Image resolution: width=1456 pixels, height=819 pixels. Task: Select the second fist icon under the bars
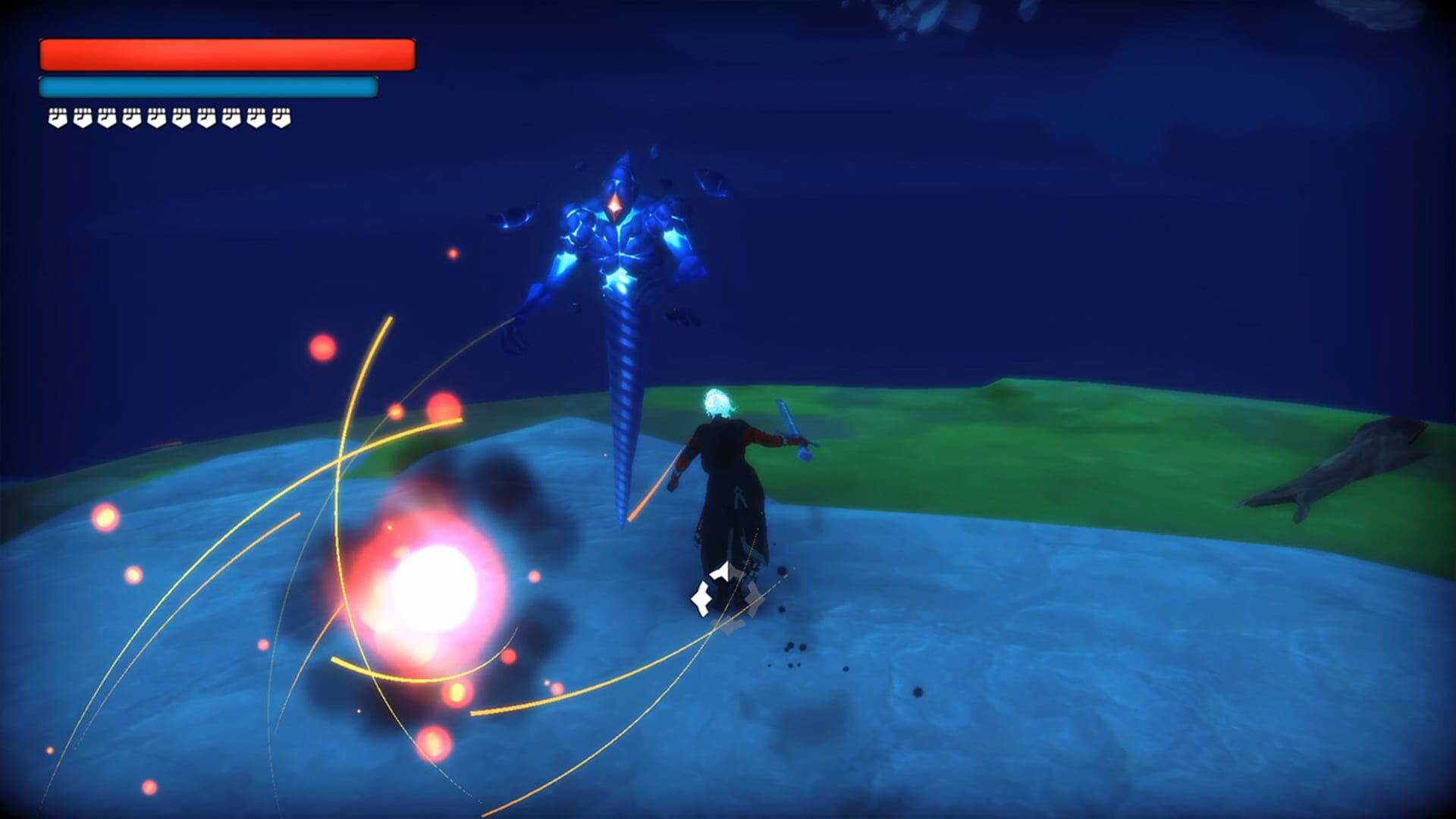pos(82,118)
